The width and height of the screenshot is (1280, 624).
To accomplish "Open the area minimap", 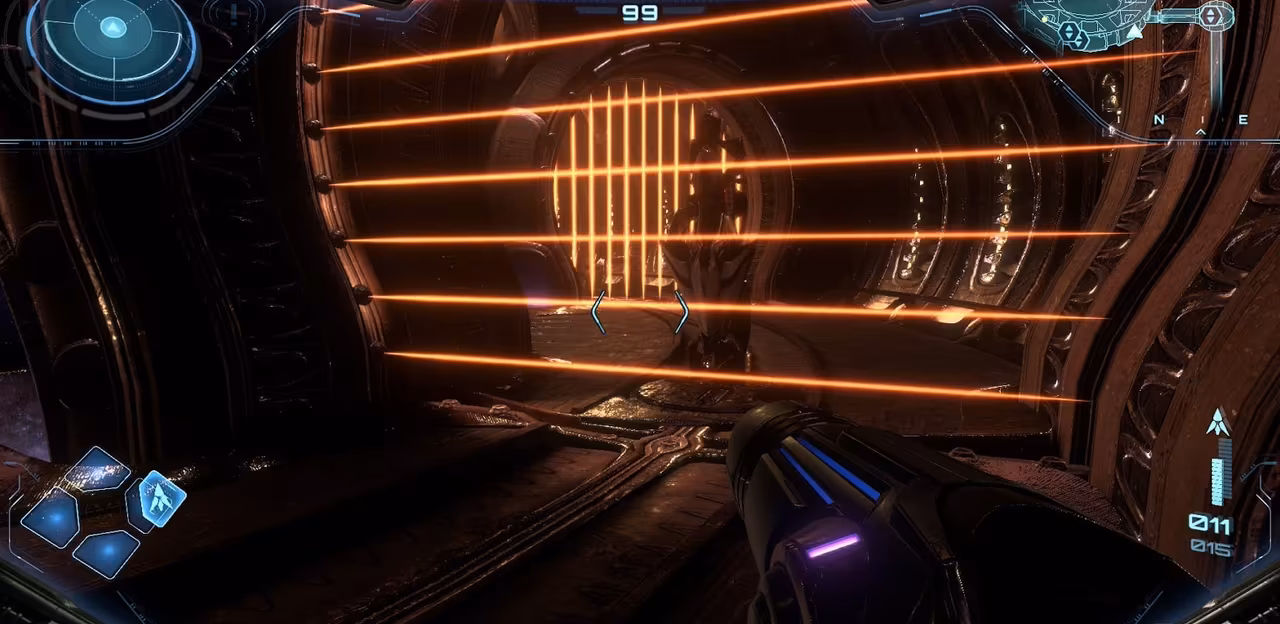I will point(1100,24).
